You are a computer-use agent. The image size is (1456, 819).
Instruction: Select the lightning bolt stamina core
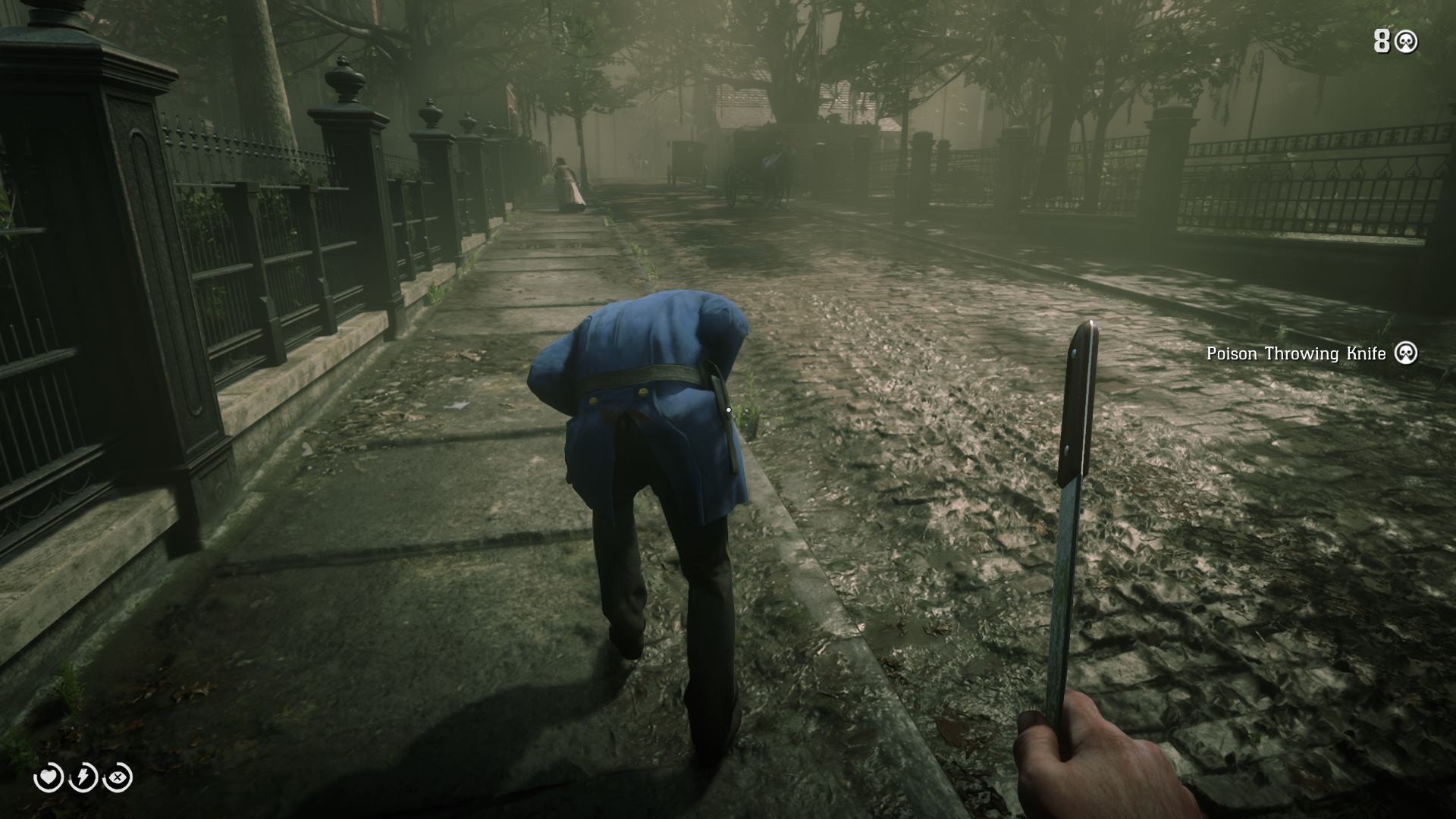pyautogui.click(x=83, y=777)
